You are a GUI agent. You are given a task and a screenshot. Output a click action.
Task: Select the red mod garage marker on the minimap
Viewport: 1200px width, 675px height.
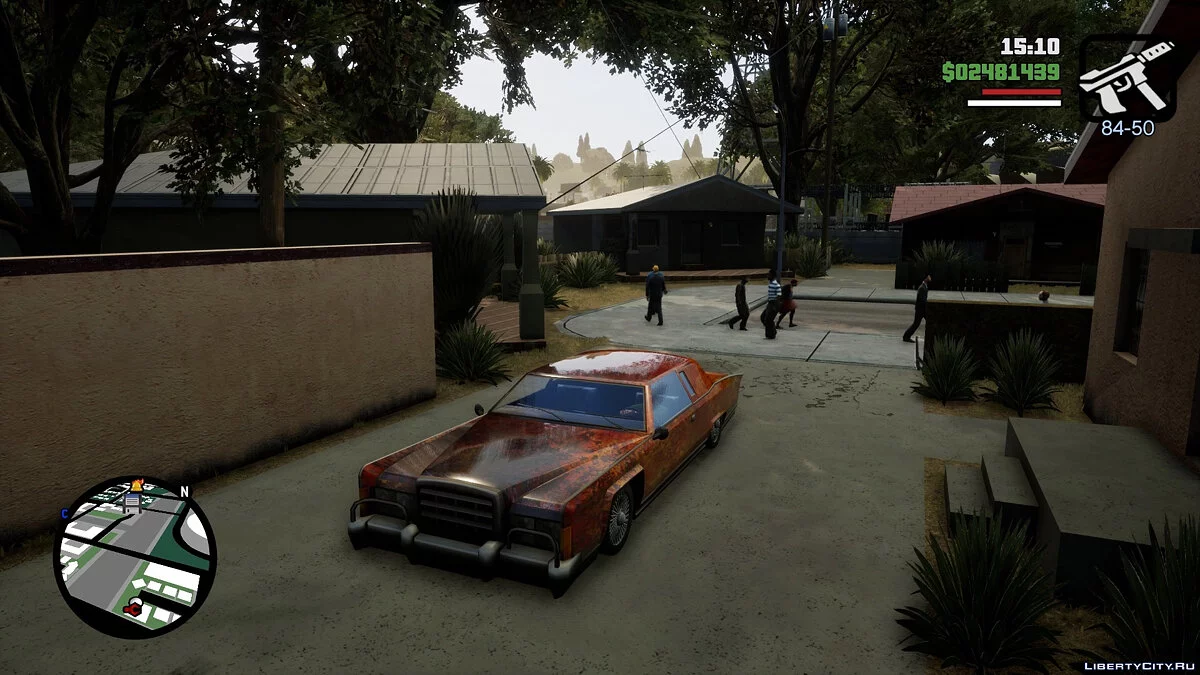click(133, 608)
